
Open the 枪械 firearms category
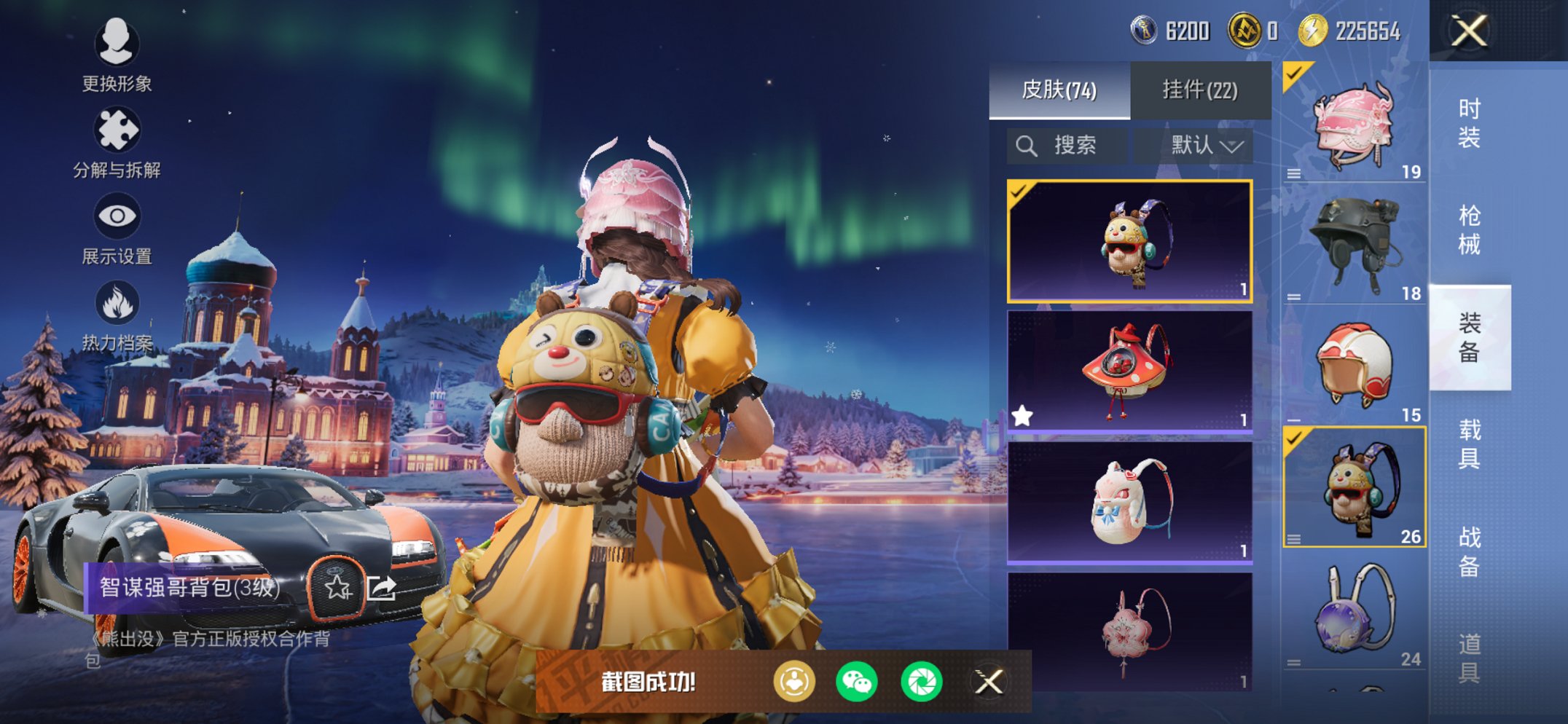[1469, 229]
